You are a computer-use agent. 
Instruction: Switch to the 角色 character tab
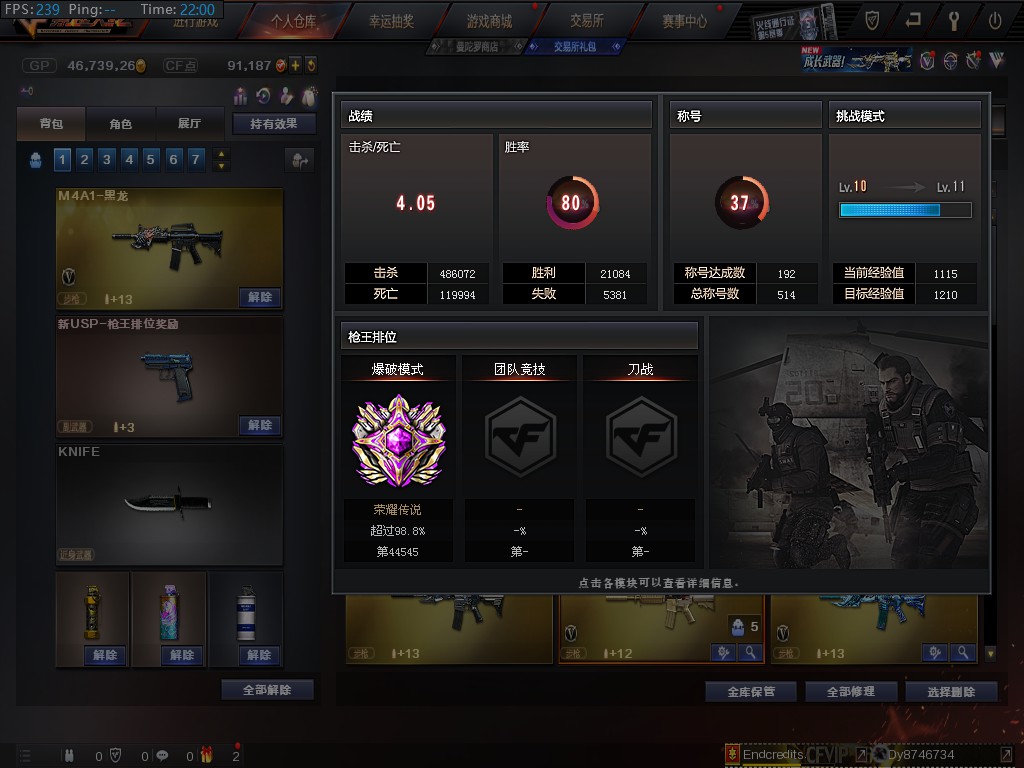click(120, 124)
